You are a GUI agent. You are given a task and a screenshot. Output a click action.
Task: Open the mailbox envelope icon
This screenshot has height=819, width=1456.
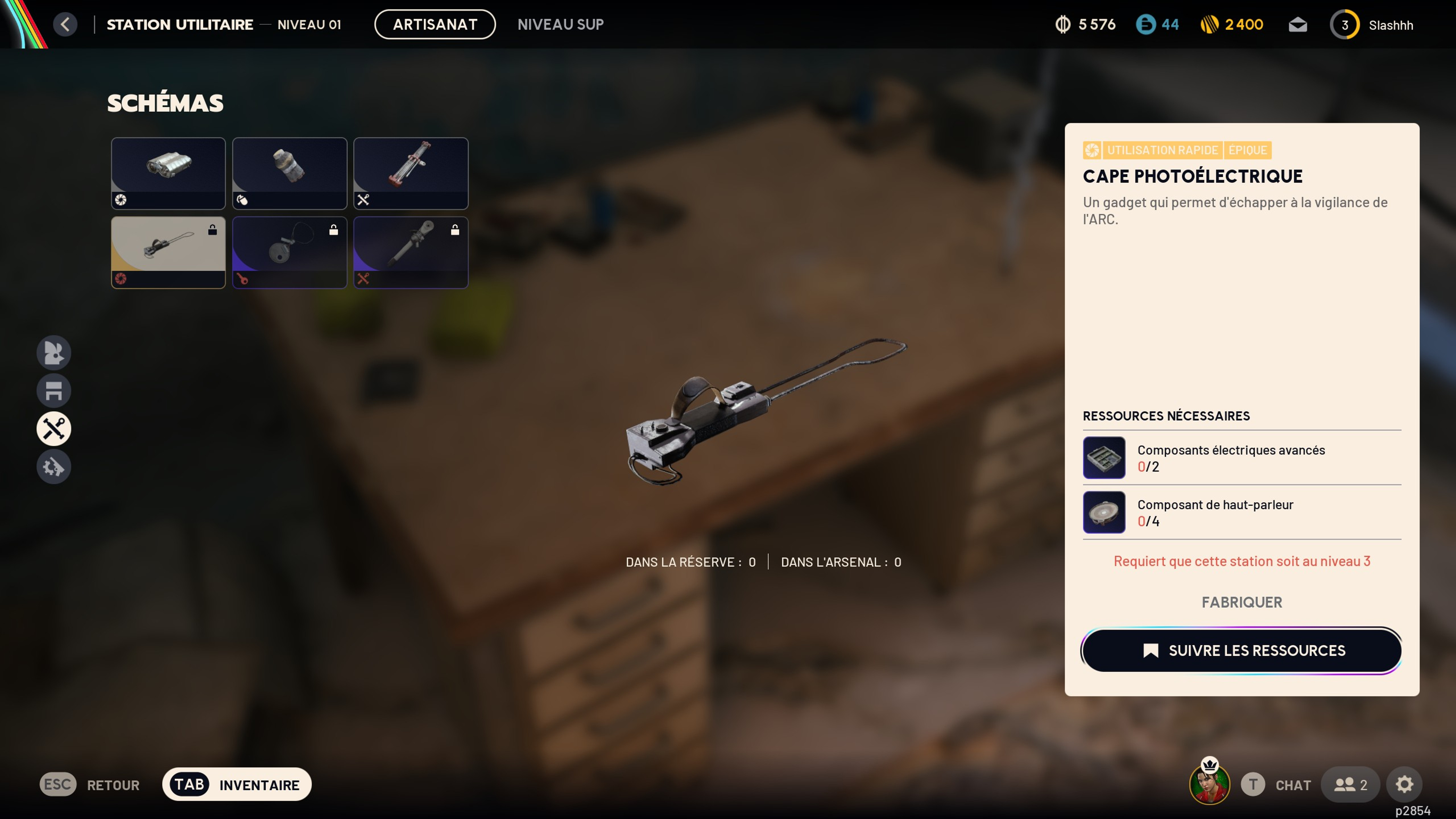coord(1297,25)
